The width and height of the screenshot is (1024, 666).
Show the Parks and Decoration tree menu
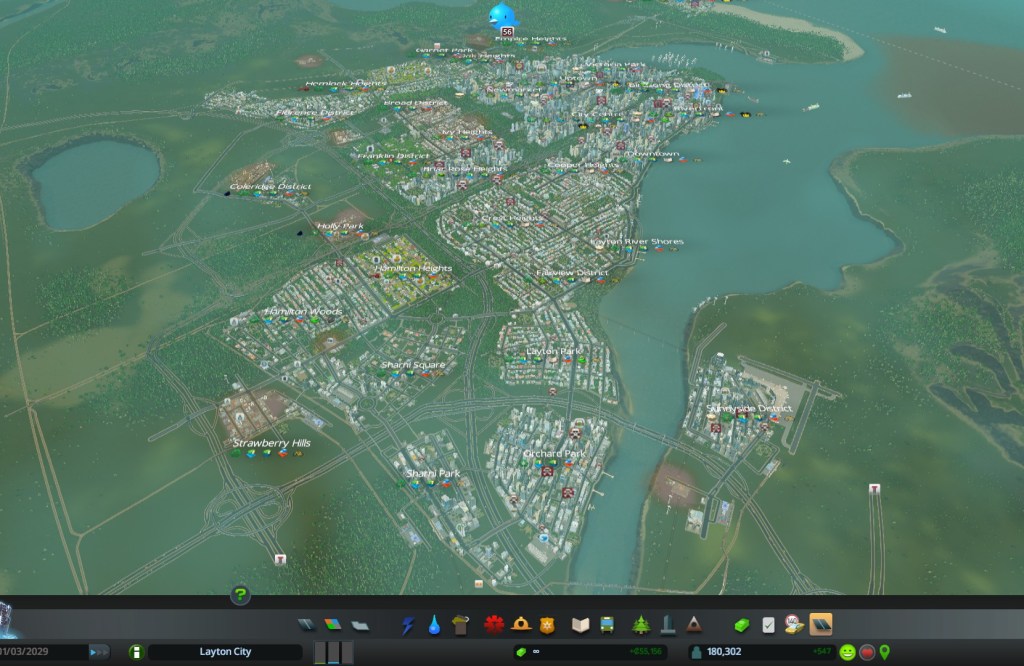coord(641,626)
